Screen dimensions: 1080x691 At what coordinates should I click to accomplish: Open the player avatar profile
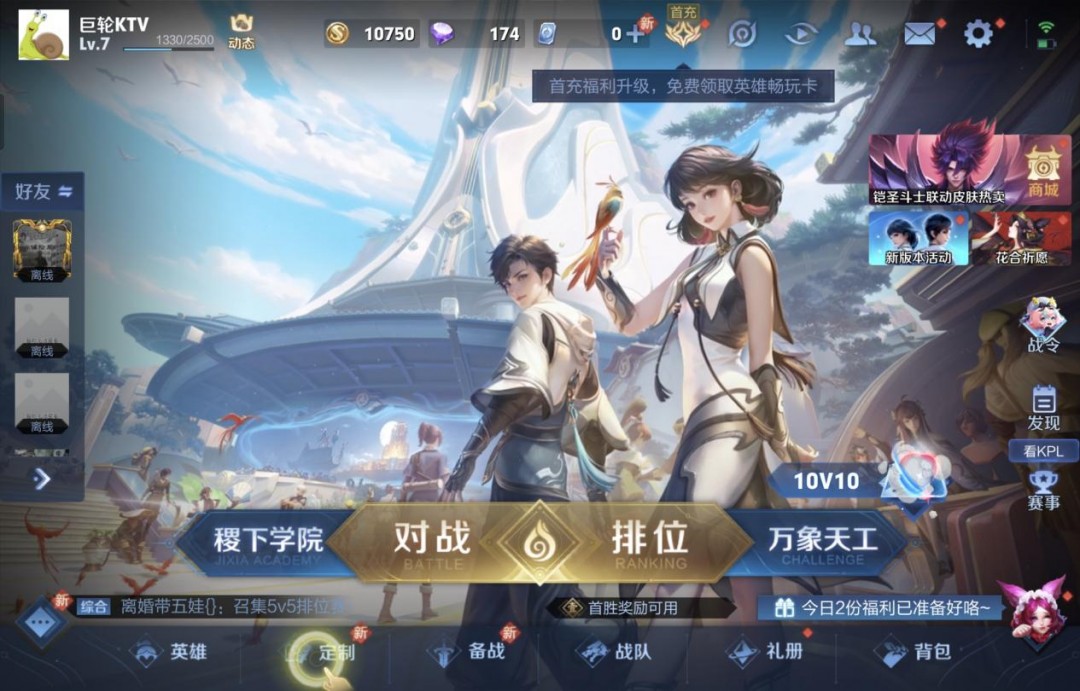[x=44, y=35]
